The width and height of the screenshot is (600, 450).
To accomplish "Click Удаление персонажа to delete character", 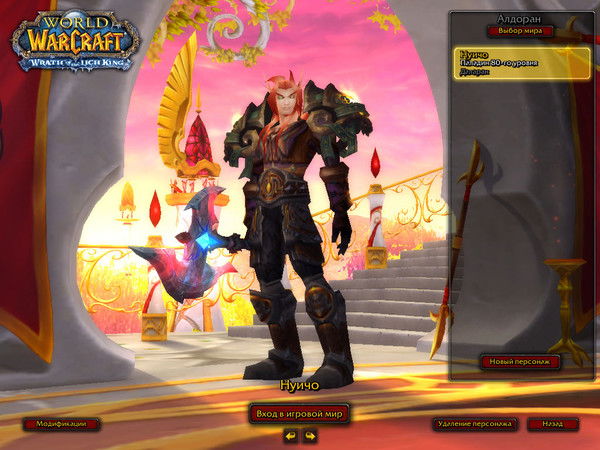I will coord(475,424).
